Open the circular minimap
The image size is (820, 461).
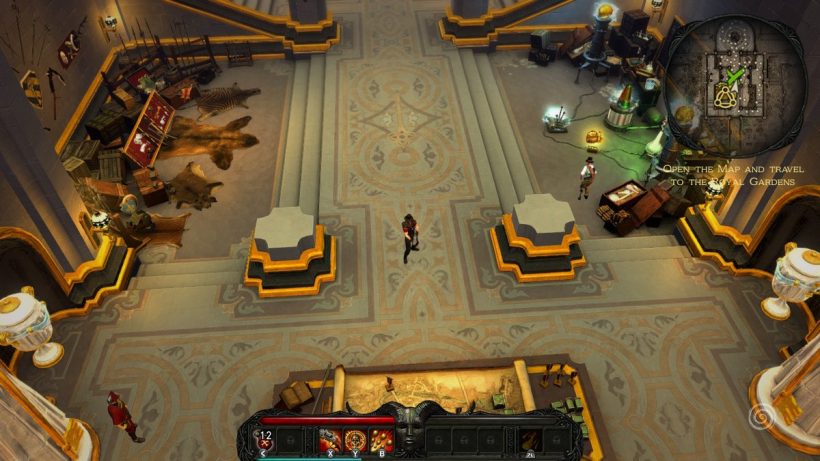click(x=735, y=84)
